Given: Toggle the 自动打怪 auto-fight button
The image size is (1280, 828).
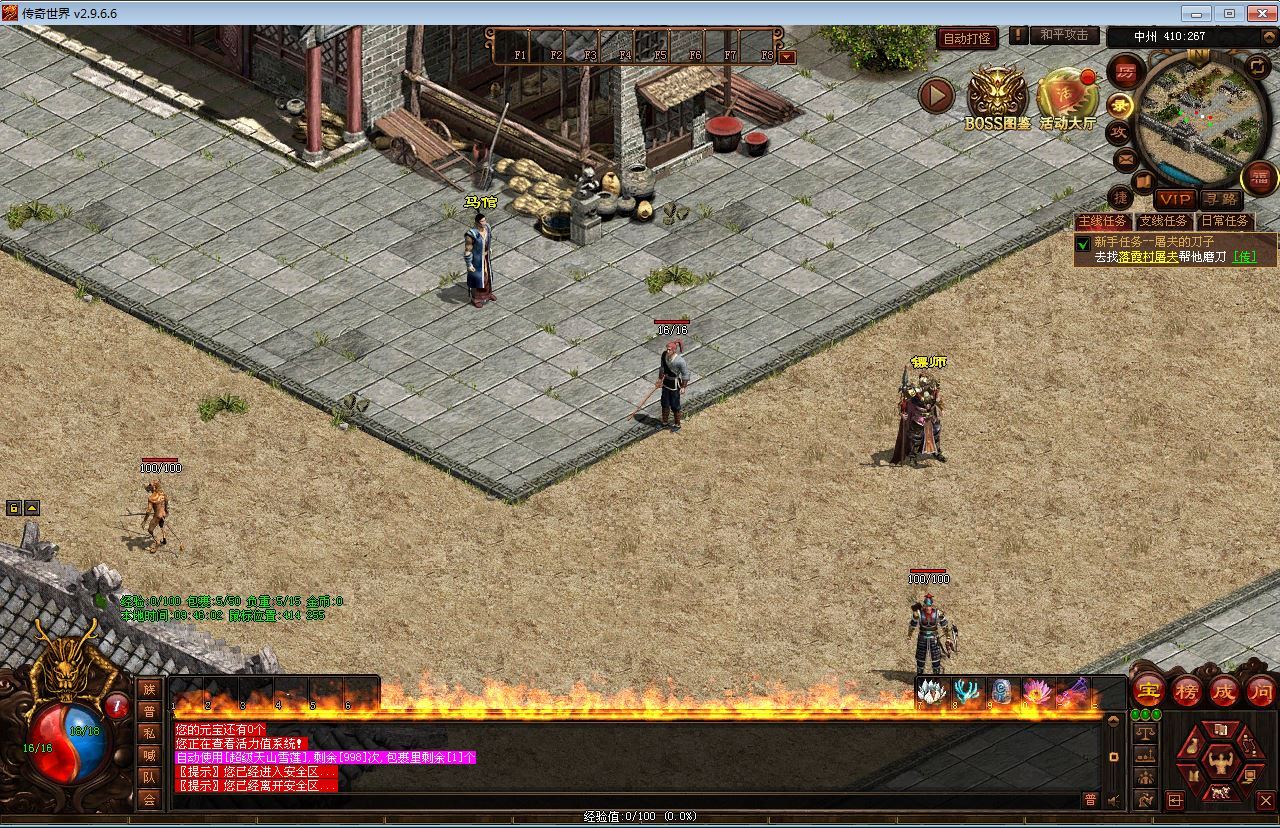Looking at the screenshot, I should (966, 38).
